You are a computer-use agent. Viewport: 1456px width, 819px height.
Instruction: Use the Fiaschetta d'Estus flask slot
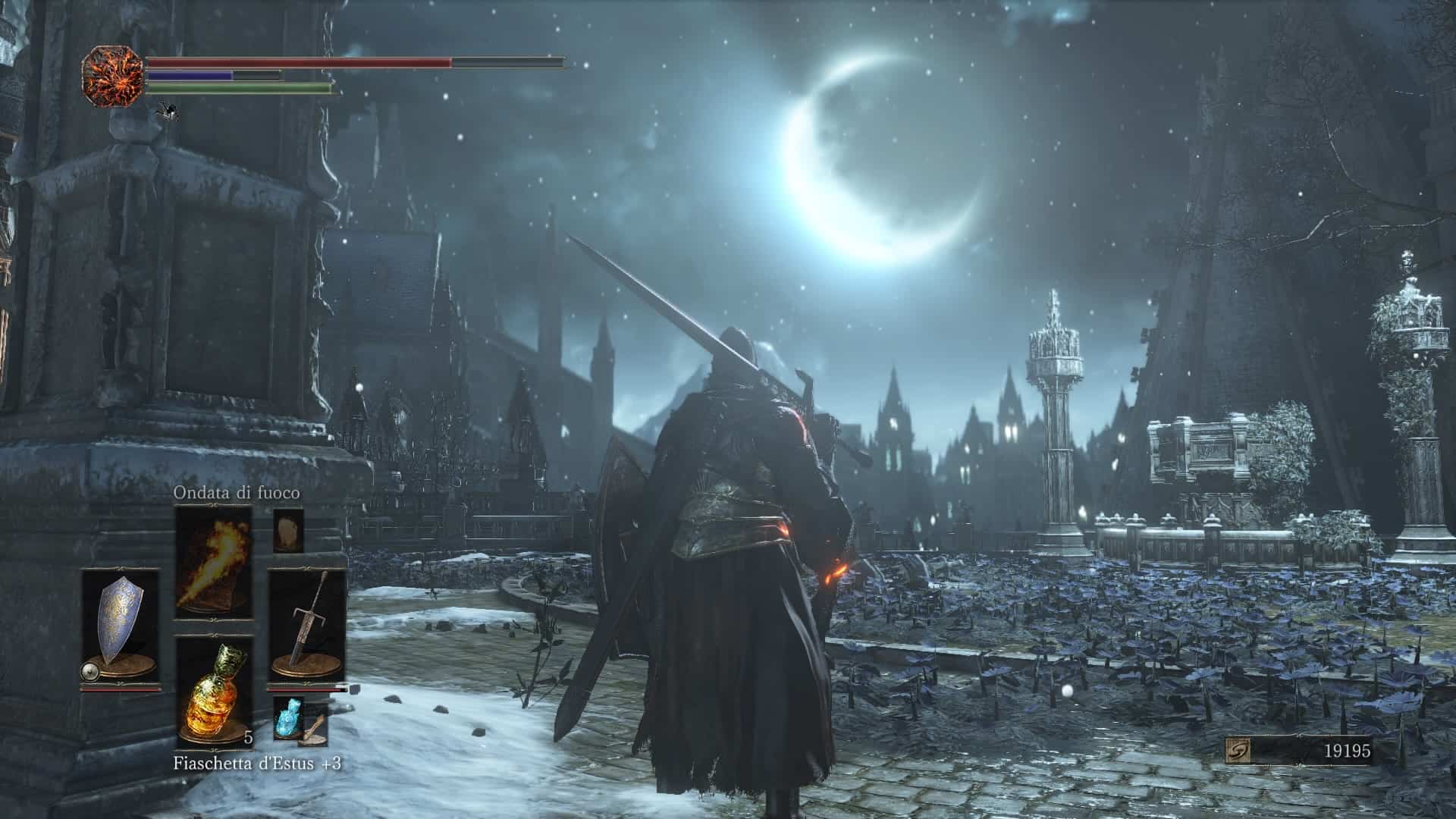(215, 692)
